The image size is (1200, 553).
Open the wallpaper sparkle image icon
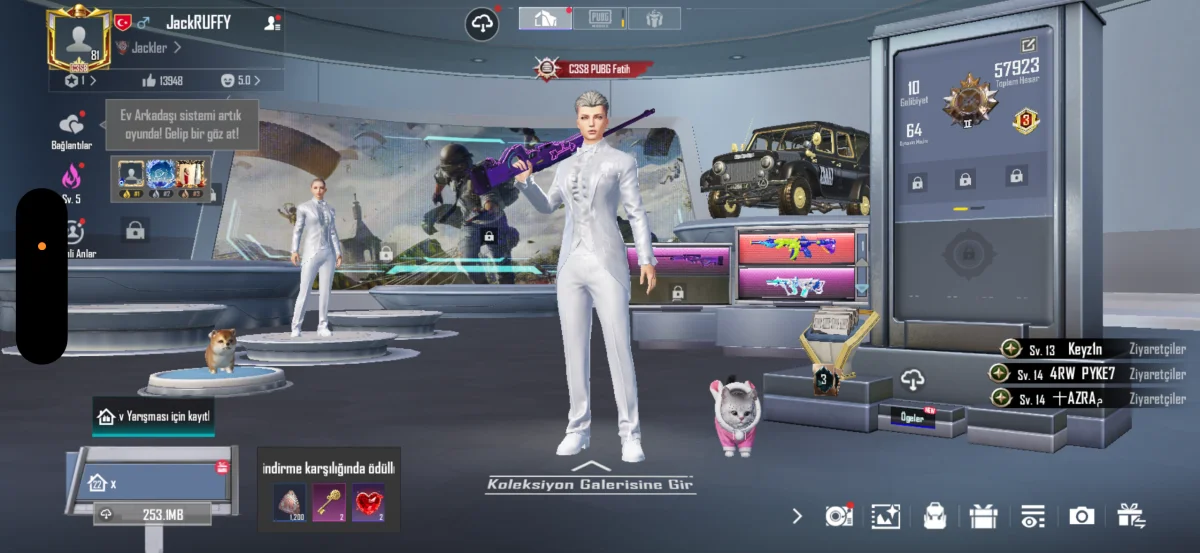(886, 516)
